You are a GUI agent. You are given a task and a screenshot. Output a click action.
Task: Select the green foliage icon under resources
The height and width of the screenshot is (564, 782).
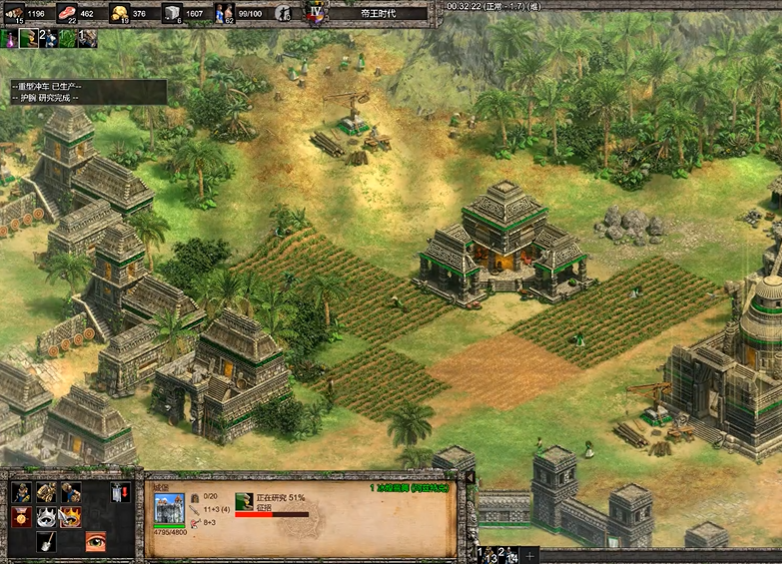point(67,38)
